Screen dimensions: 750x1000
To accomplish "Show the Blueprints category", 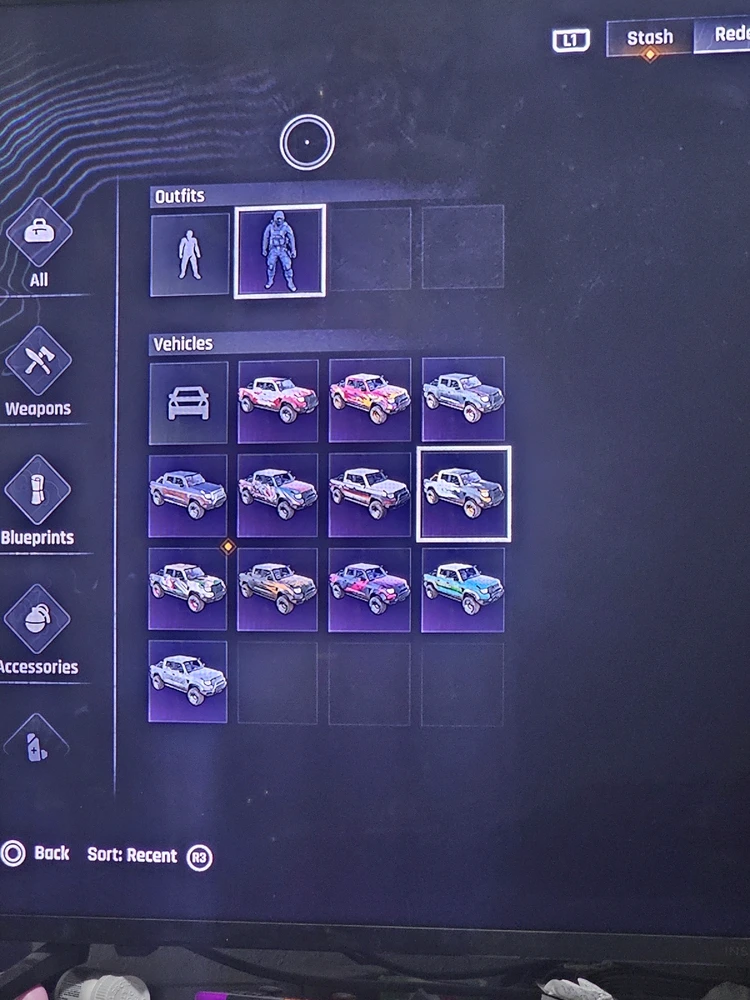I will pyautogui.click(x=38, y=501).
